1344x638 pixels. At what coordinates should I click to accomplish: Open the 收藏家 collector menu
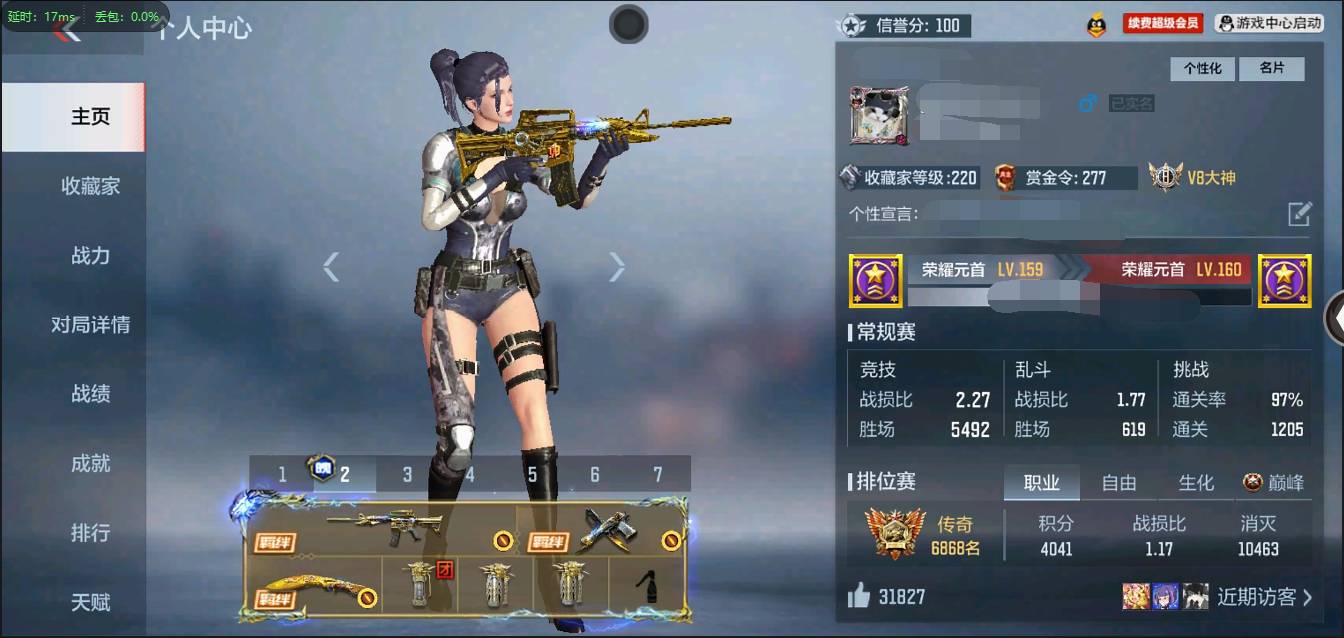(x=90, y=186)
